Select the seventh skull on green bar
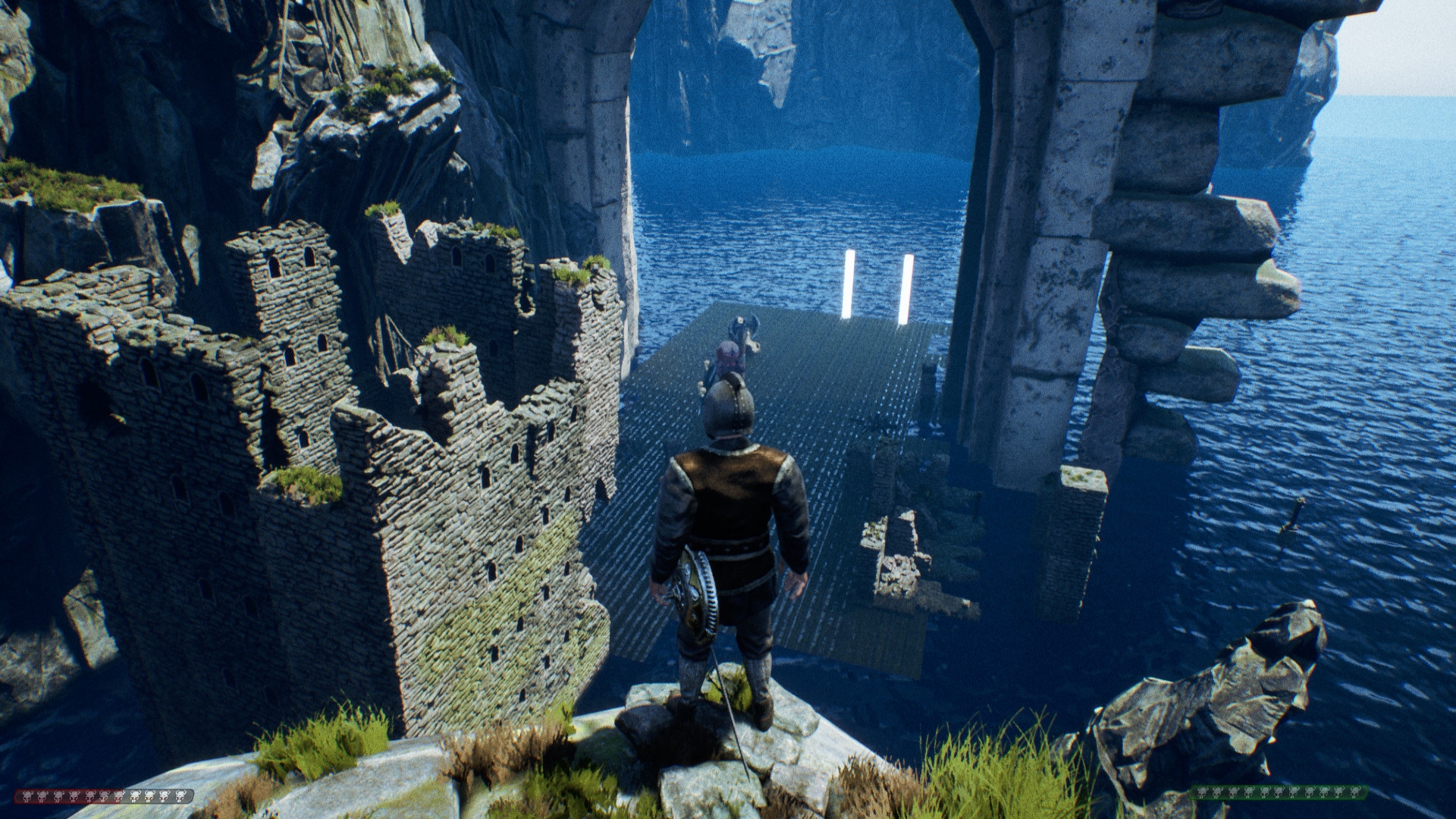 1293,795
